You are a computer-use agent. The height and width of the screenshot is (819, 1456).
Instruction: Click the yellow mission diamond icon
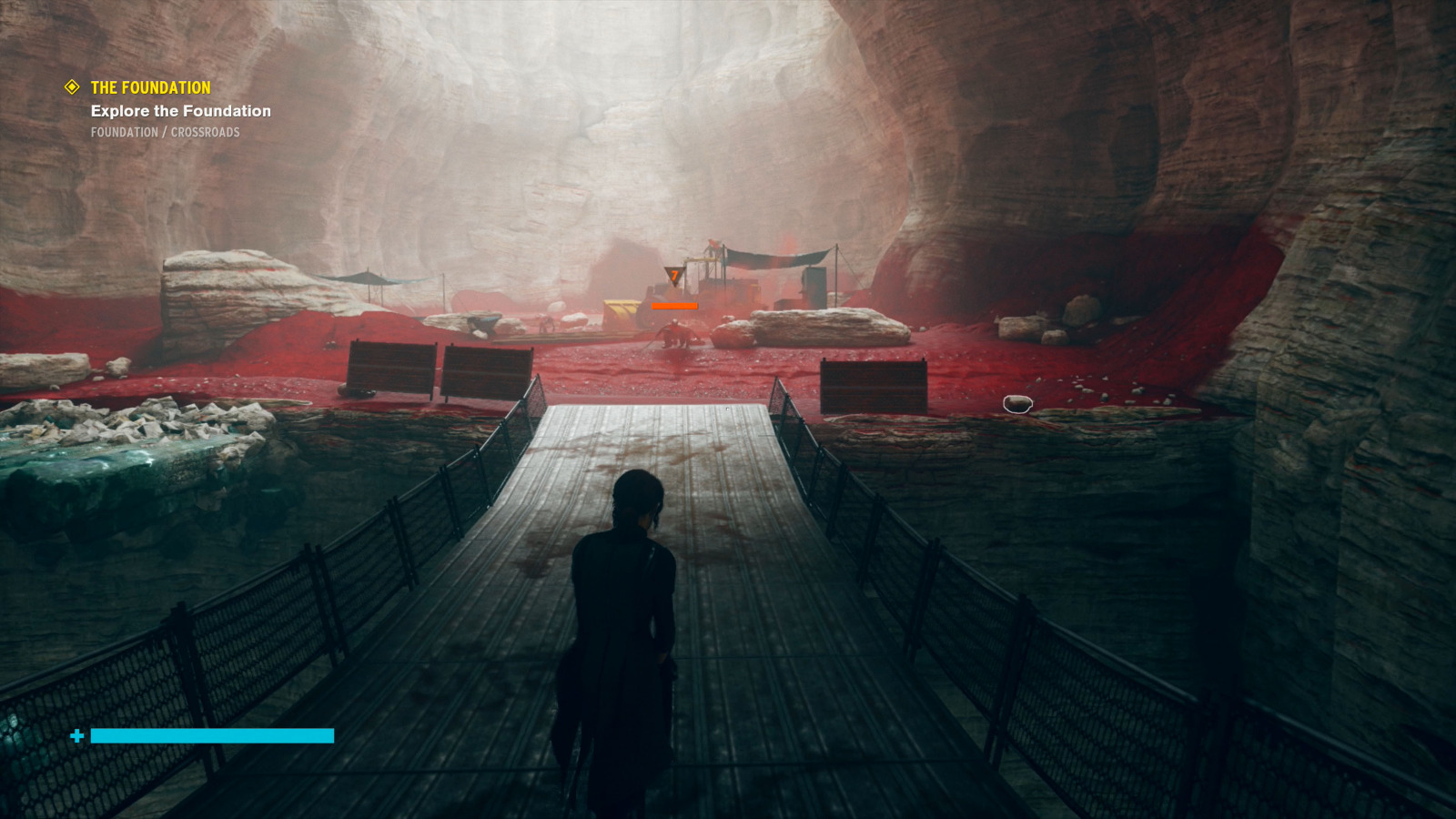71,87
